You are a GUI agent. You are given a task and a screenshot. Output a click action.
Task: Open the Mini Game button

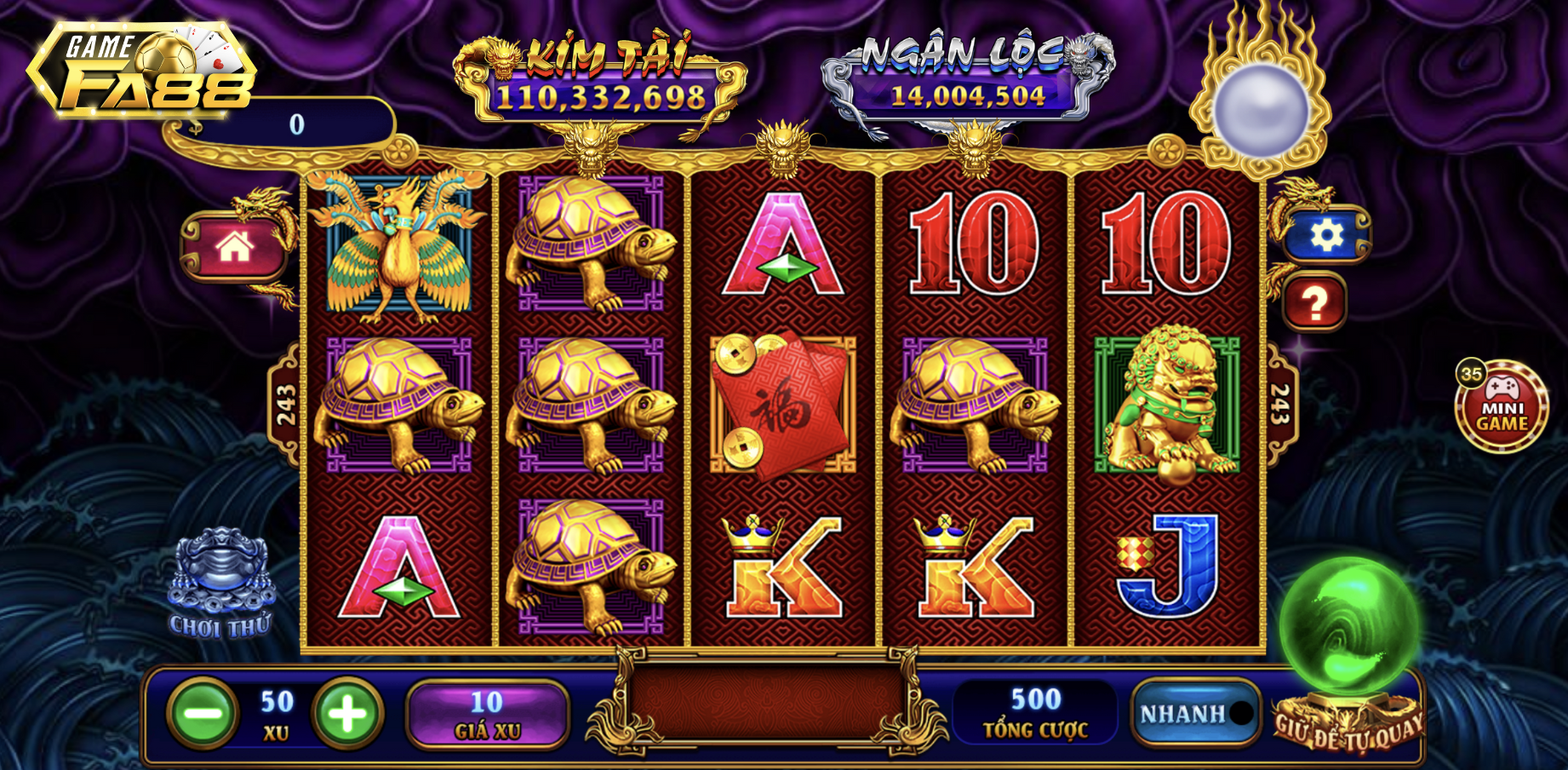pyautogui.click(x=1501, y=406)
